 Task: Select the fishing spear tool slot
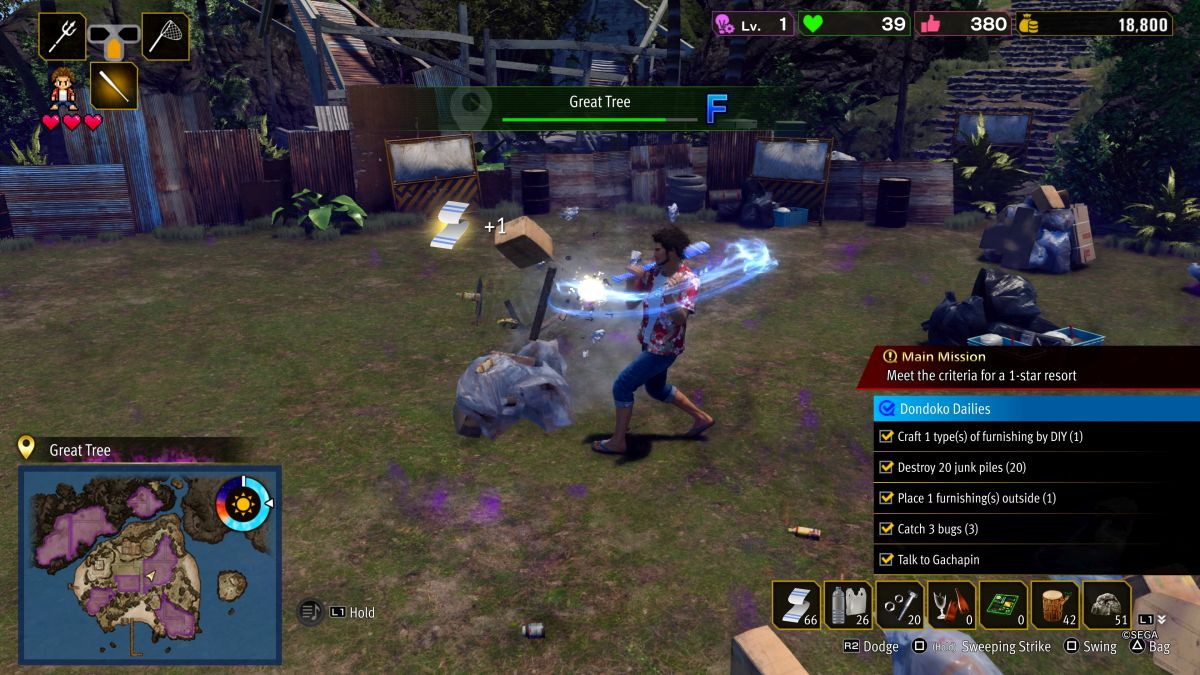pos(62,36)
